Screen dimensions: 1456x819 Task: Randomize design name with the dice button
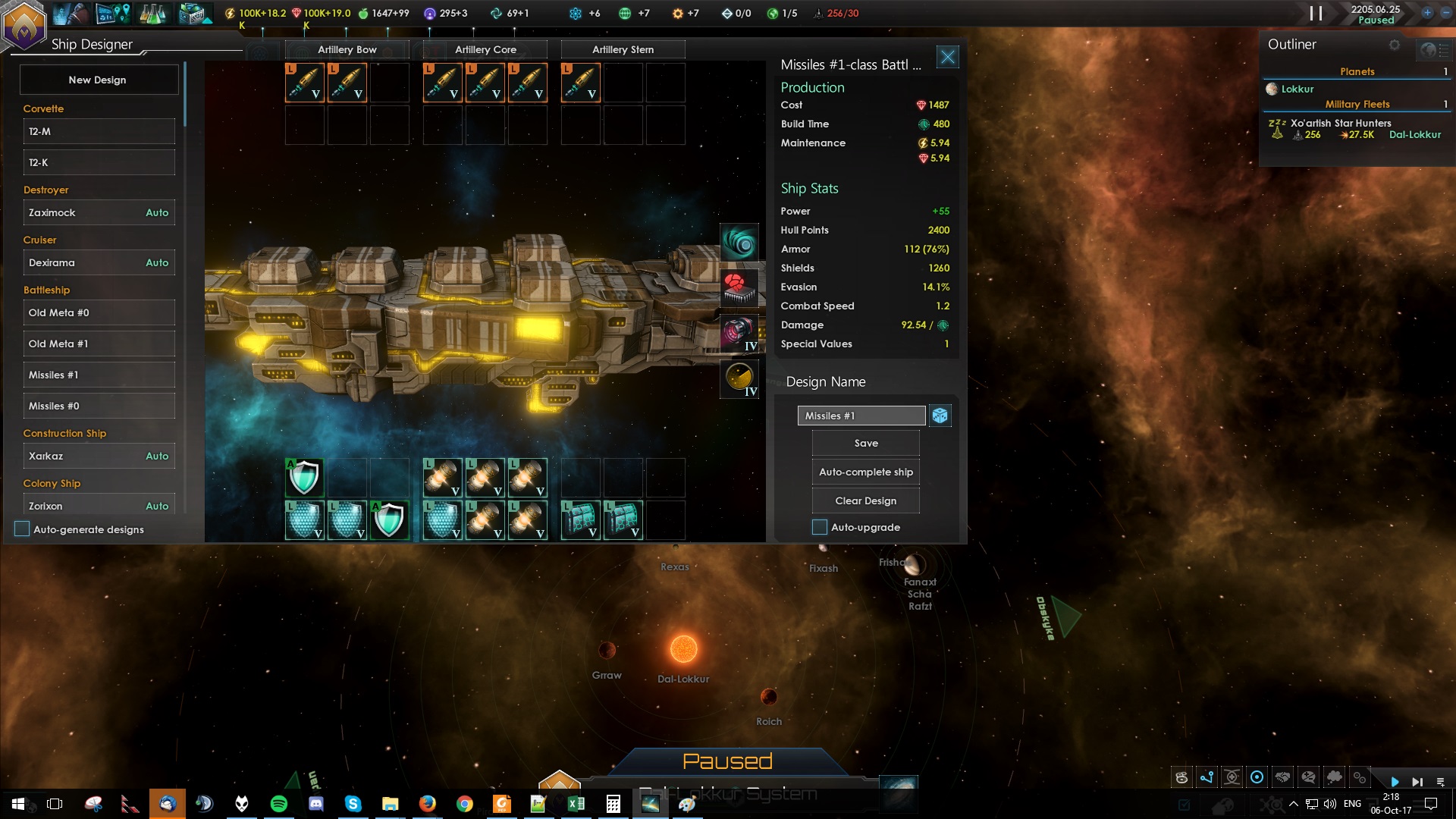tap(940, 416)
